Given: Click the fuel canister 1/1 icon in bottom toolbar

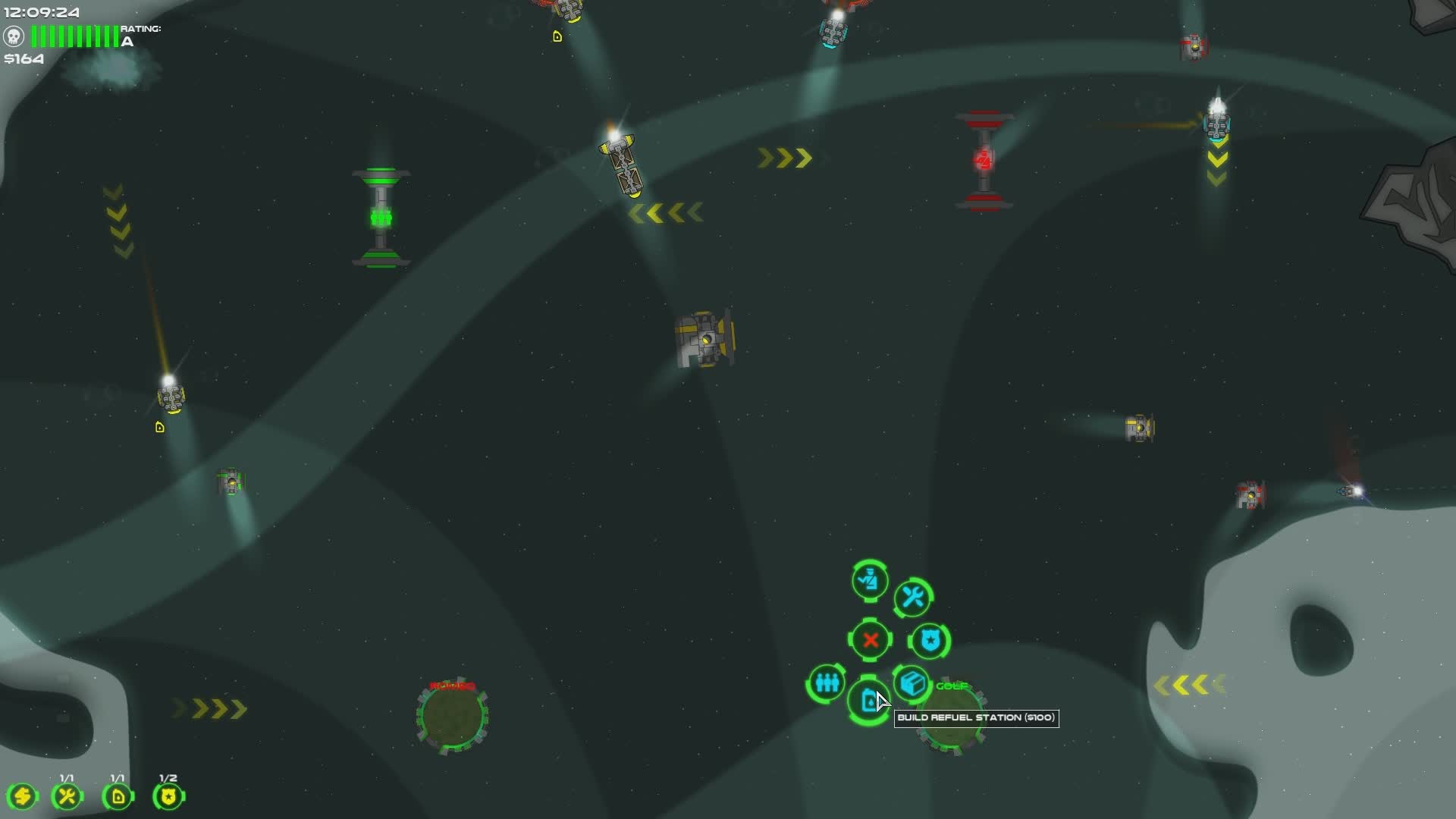Looking at the screenshot, I should point(118,795).
